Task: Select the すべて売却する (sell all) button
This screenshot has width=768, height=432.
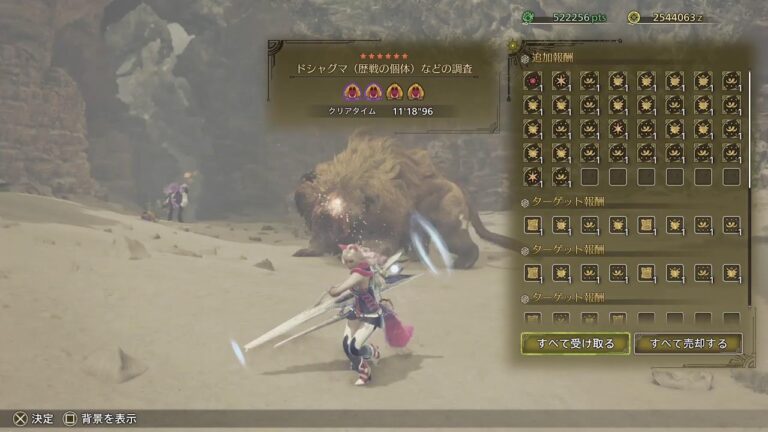Action: tap(688, 344)
